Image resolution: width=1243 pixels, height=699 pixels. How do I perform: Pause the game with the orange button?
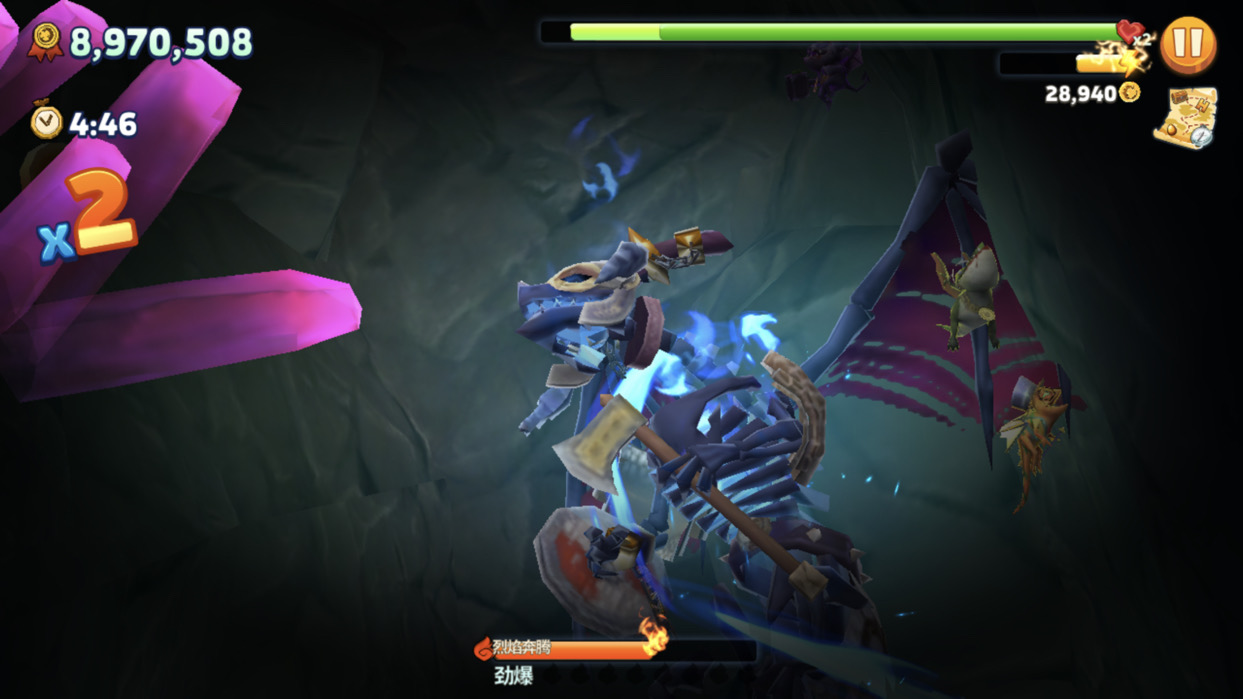pos(1188,45)
